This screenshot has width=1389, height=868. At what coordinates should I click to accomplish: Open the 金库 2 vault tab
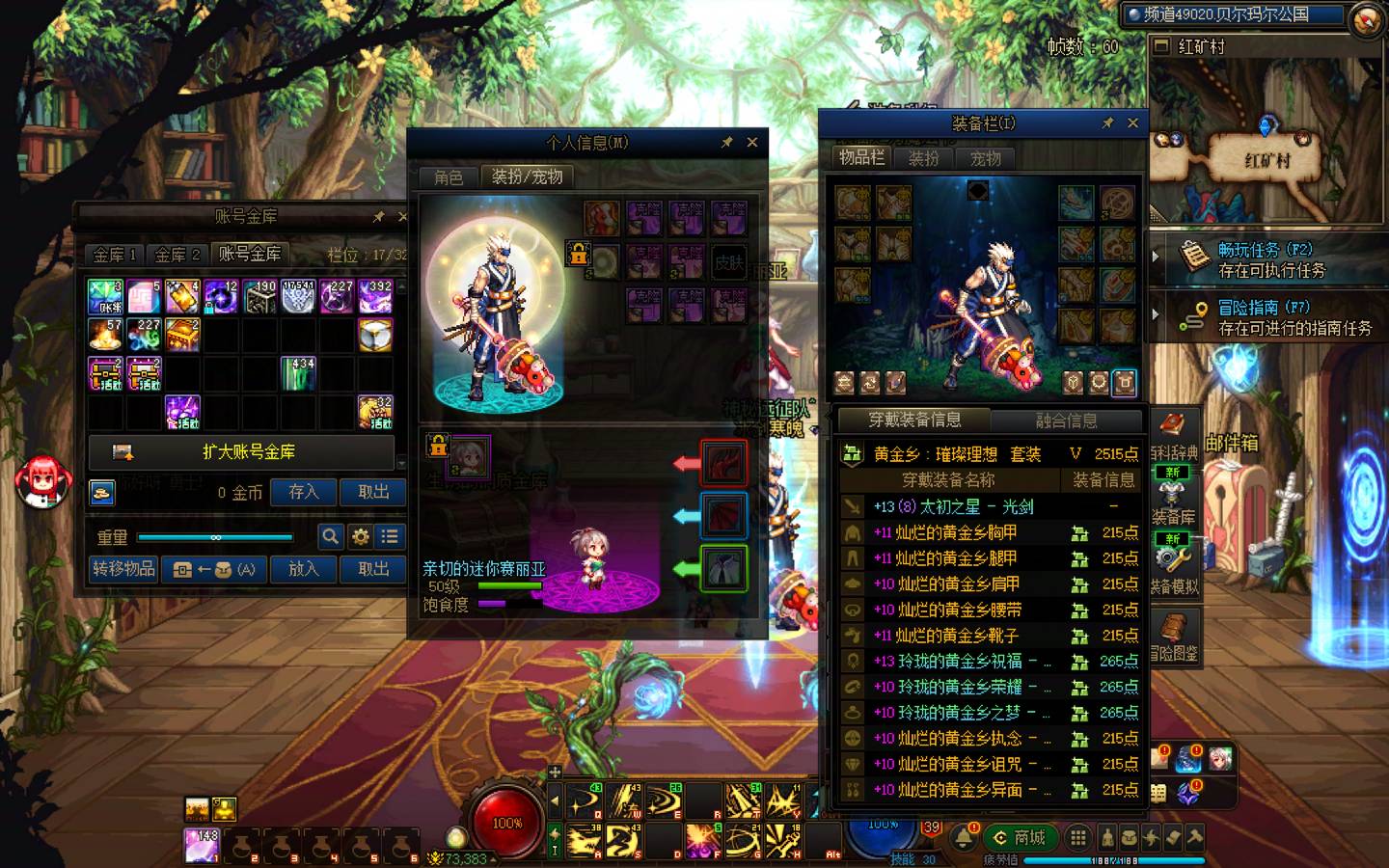[x=177, y=255]
